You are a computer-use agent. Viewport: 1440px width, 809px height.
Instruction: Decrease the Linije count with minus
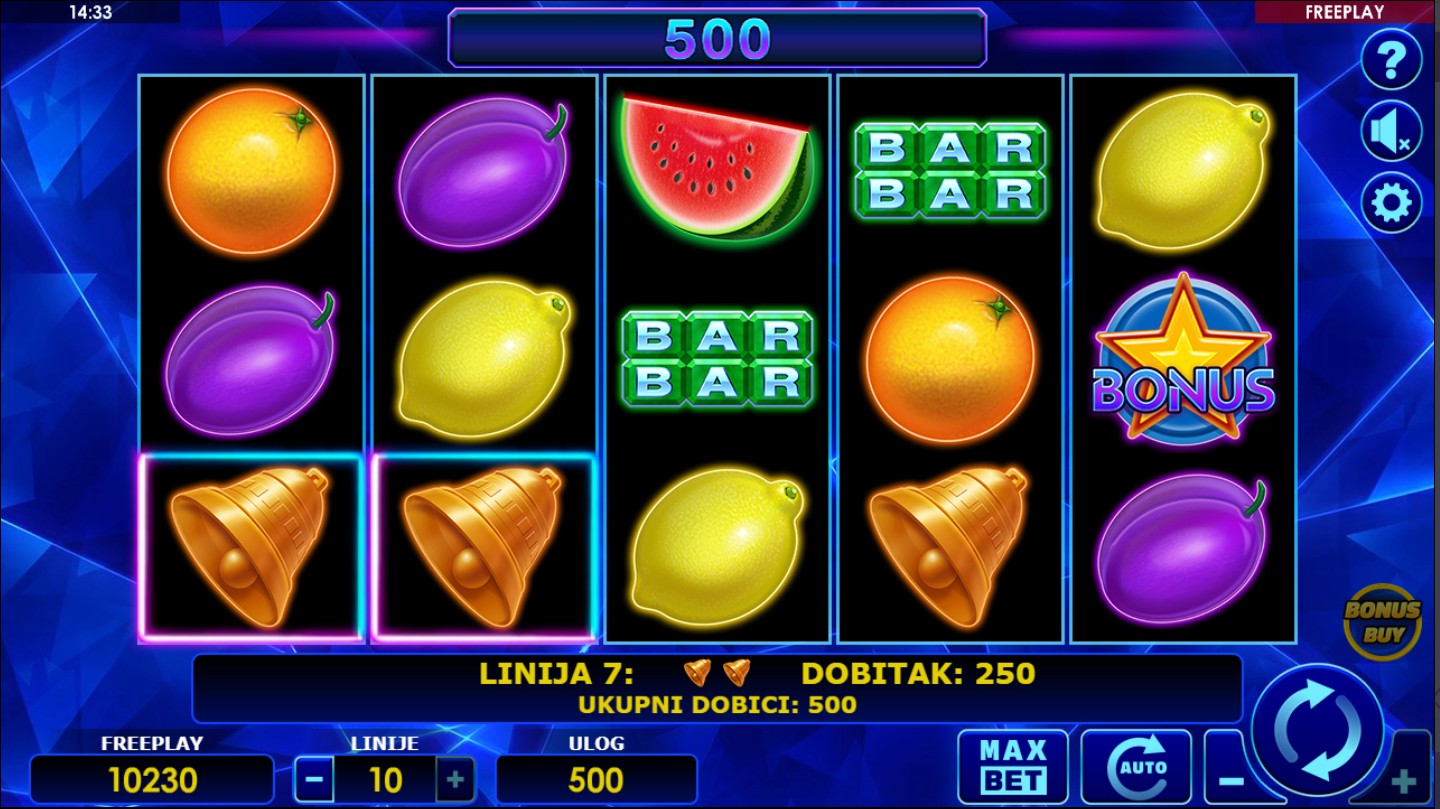[314, 780]
